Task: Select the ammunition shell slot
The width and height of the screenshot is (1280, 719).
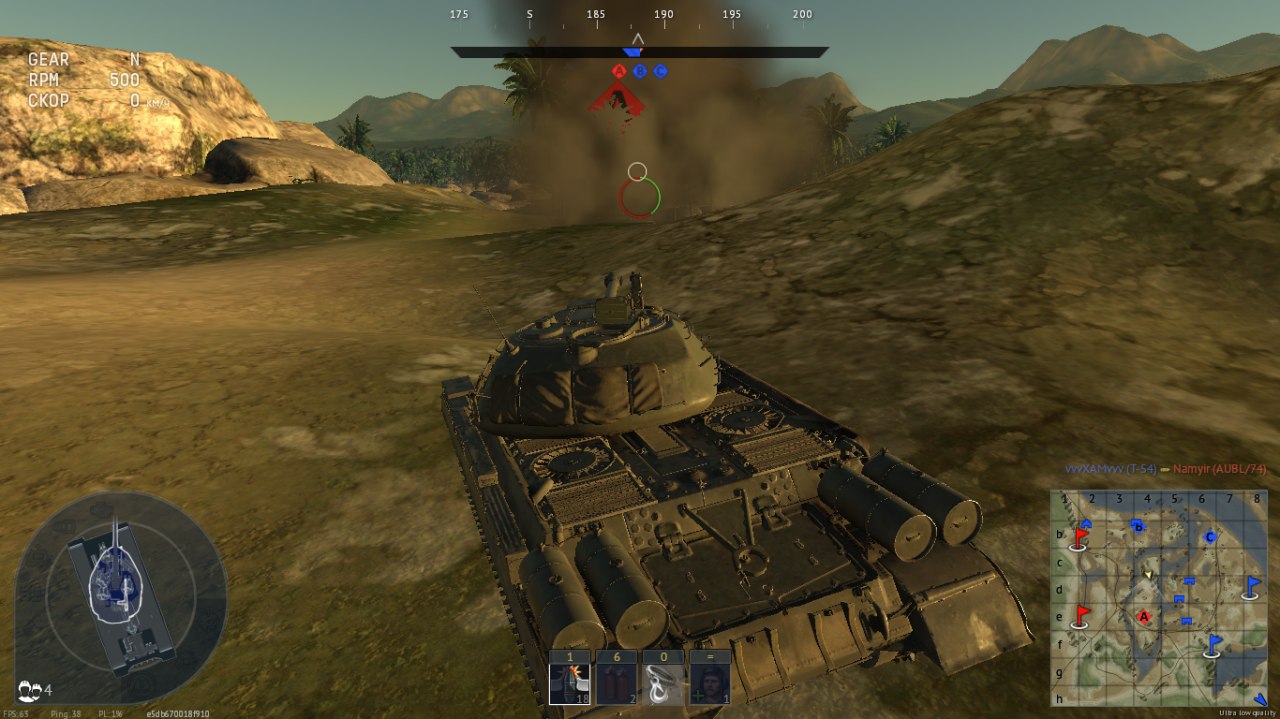Action: coord(569,682)
